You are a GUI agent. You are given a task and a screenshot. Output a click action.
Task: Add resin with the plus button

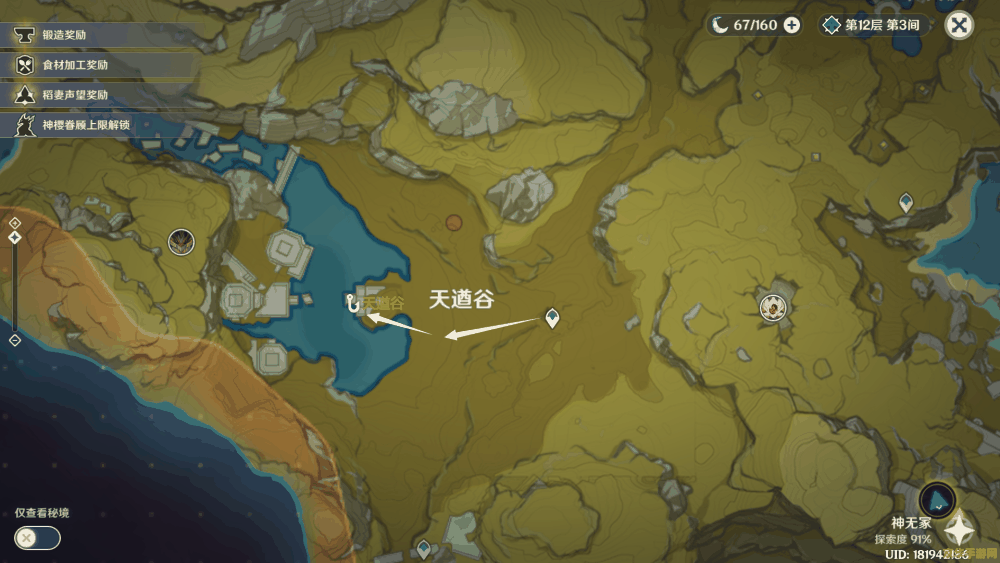(792, 25)
